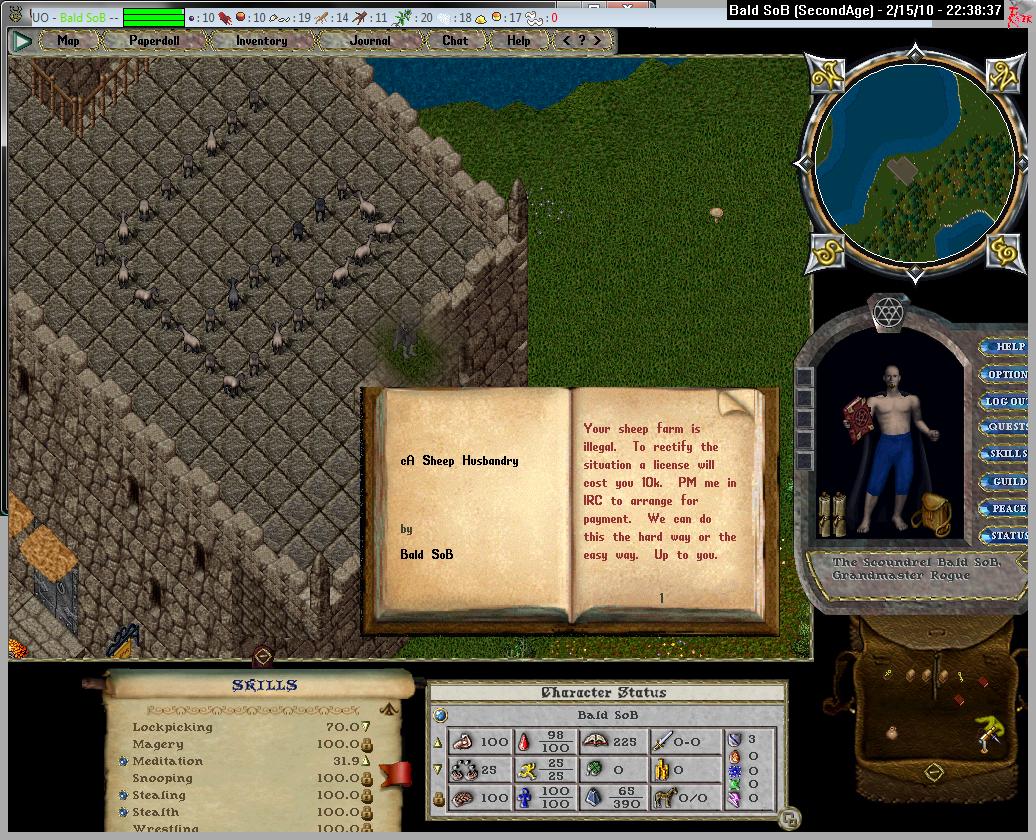Open the GUILD button

click(x=1007, y=481)
